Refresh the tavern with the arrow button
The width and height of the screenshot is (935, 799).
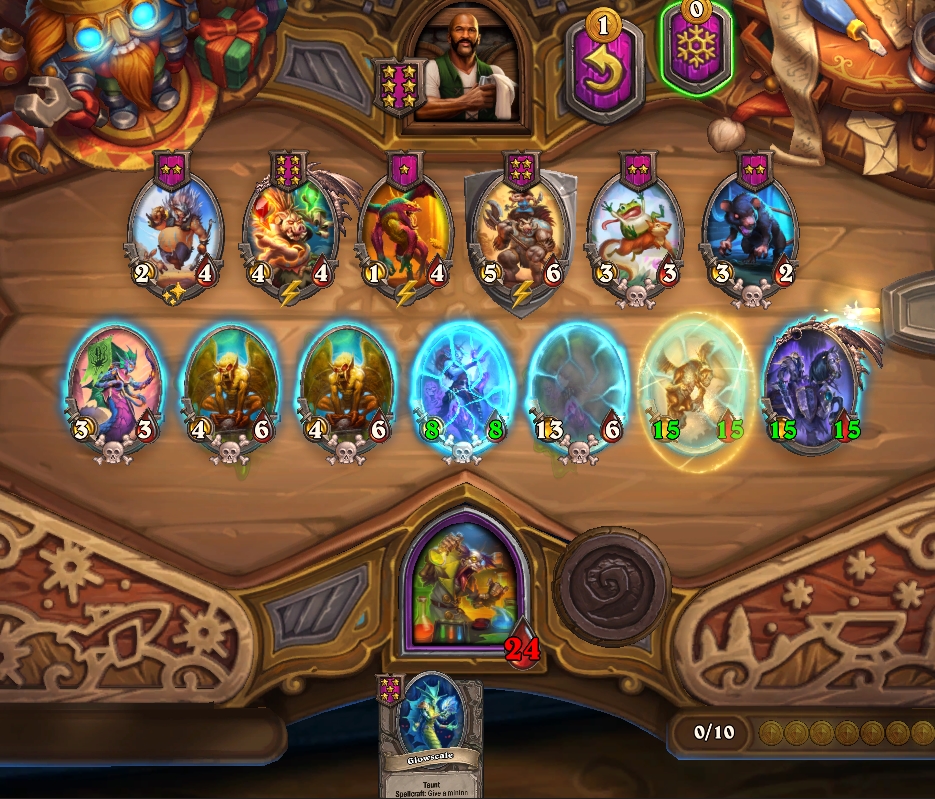tap(603, 66)
